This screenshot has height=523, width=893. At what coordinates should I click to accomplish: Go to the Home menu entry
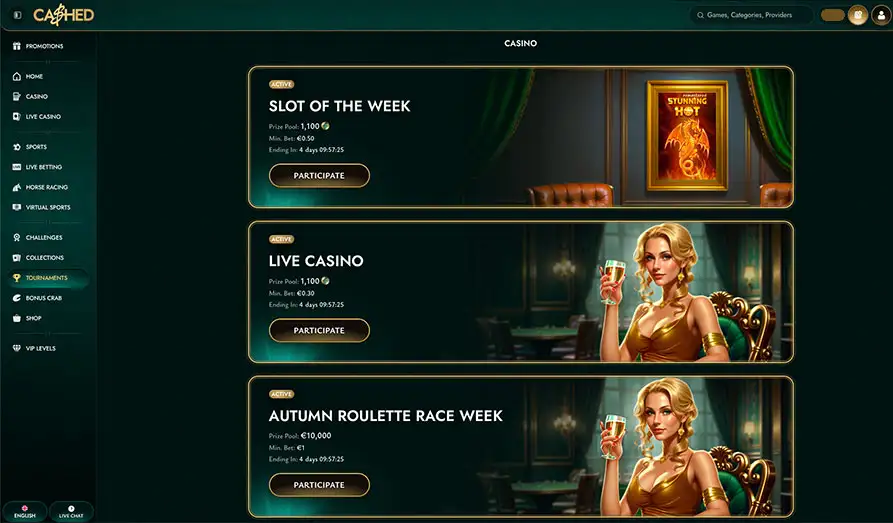(34, 76)
